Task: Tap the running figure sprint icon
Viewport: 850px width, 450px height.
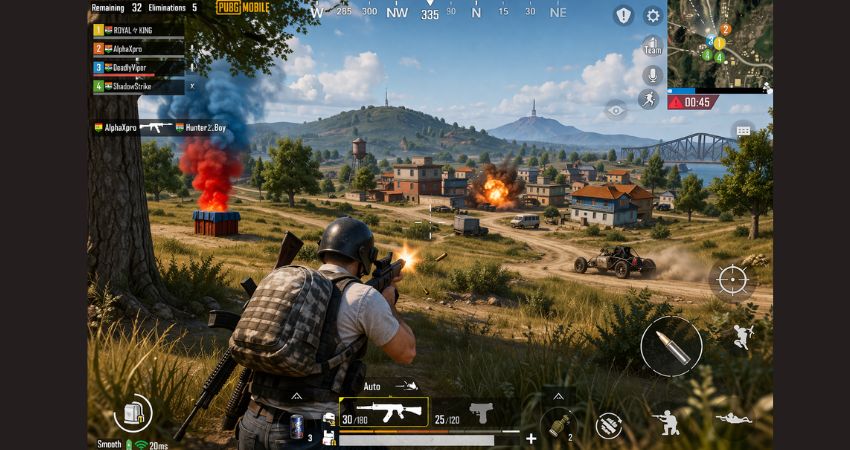Action: point(648,99)
